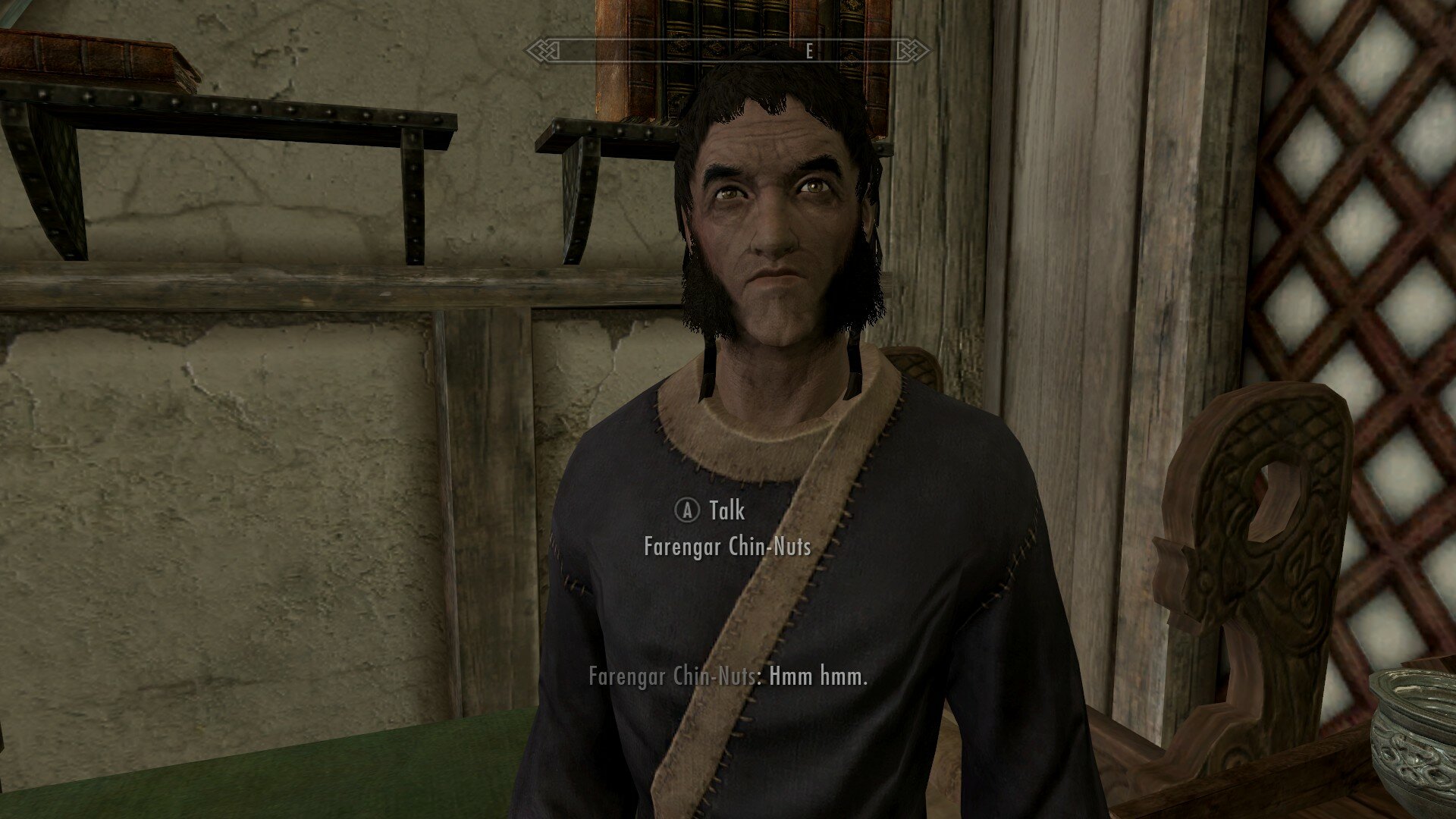Click the A button talk icon
This screenshot has height=819, width=1456.
(x=686, y=511)
